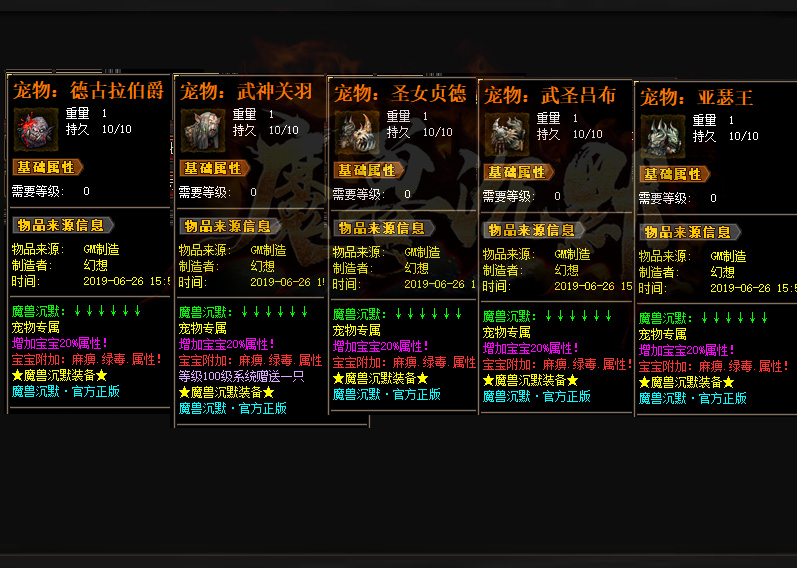
Task: Select the 德古拉伯爵 pet item icon
Action: pos(36,129)
